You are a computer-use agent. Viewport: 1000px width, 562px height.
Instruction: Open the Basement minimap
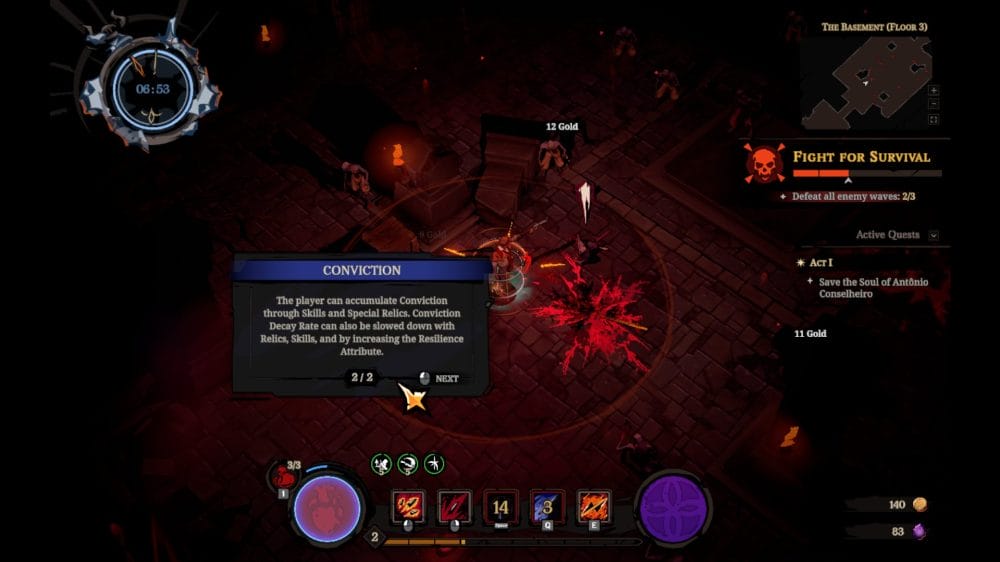866,83
